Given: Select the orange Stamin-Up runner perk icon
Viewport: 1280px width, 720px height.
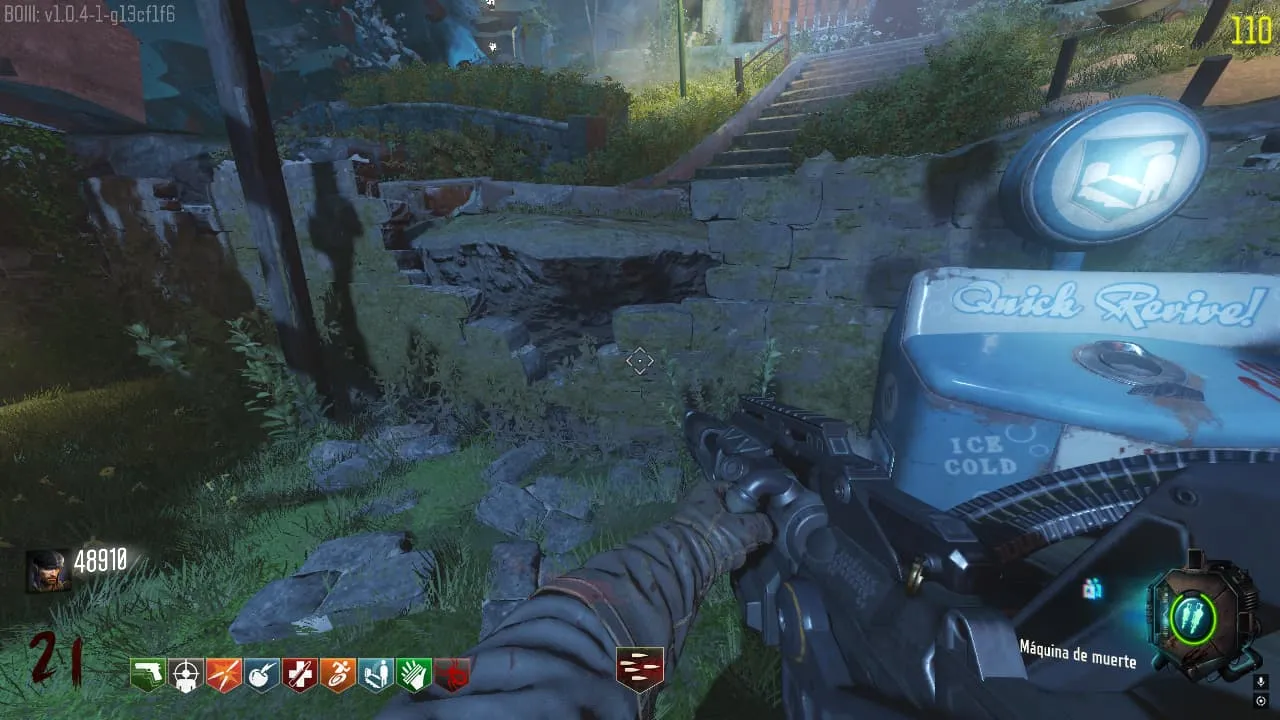Looking at the screenshot, I should point(338,675).
